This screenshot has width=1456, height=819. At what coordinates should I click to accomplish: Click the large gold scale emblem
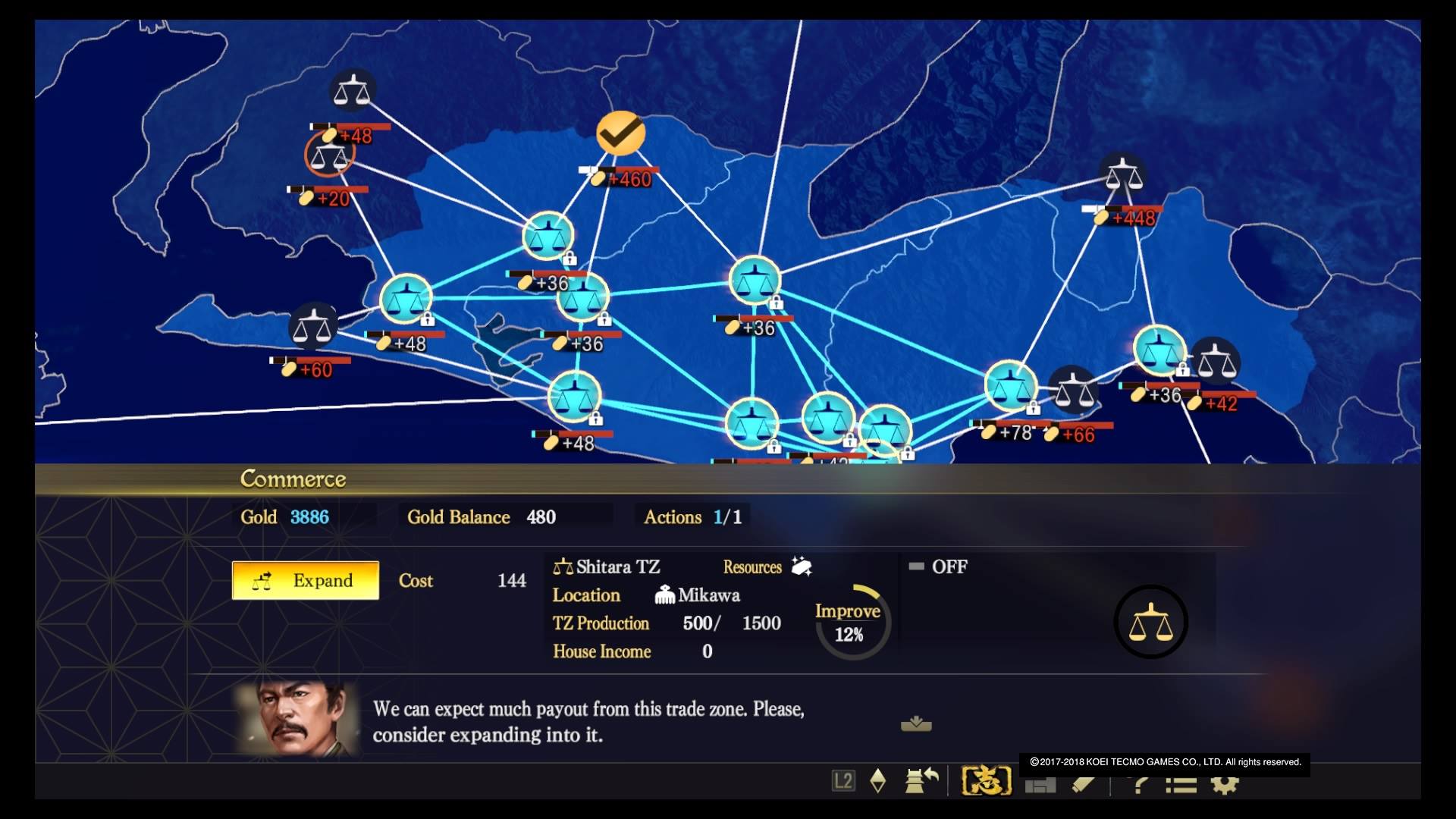click(x=1150, y=622)
